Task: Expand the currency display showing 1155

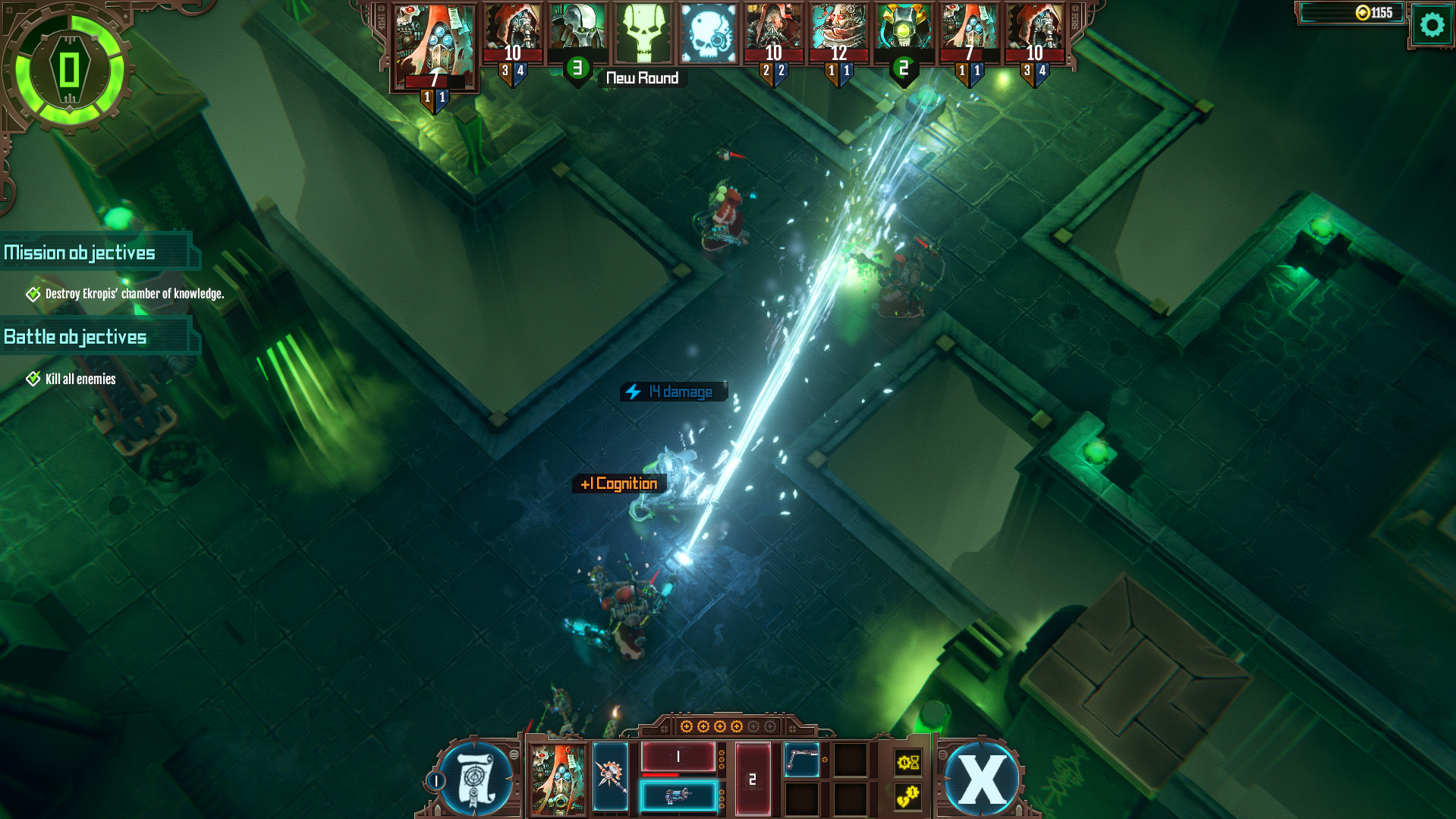Action: pos(1352,13)
